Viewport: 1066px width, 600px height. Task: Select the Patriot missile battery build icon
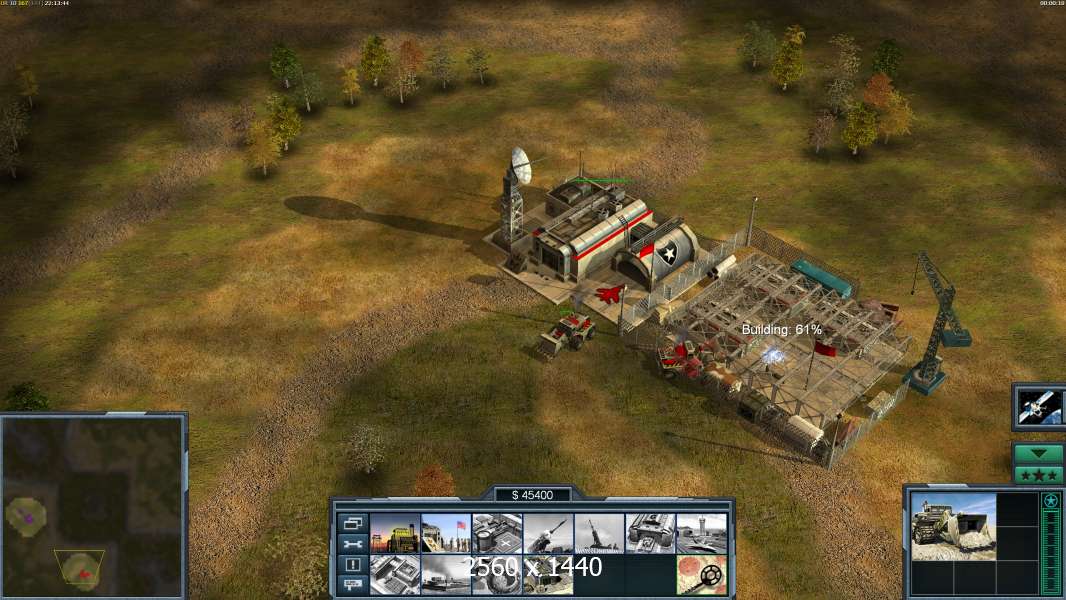548,534
